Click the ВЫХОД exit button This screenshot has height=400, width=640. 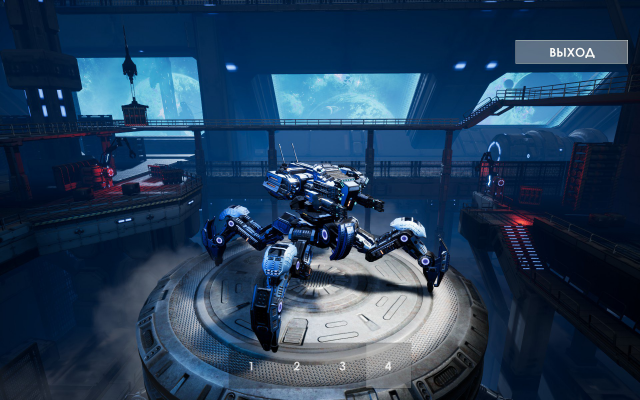(571, 52)
